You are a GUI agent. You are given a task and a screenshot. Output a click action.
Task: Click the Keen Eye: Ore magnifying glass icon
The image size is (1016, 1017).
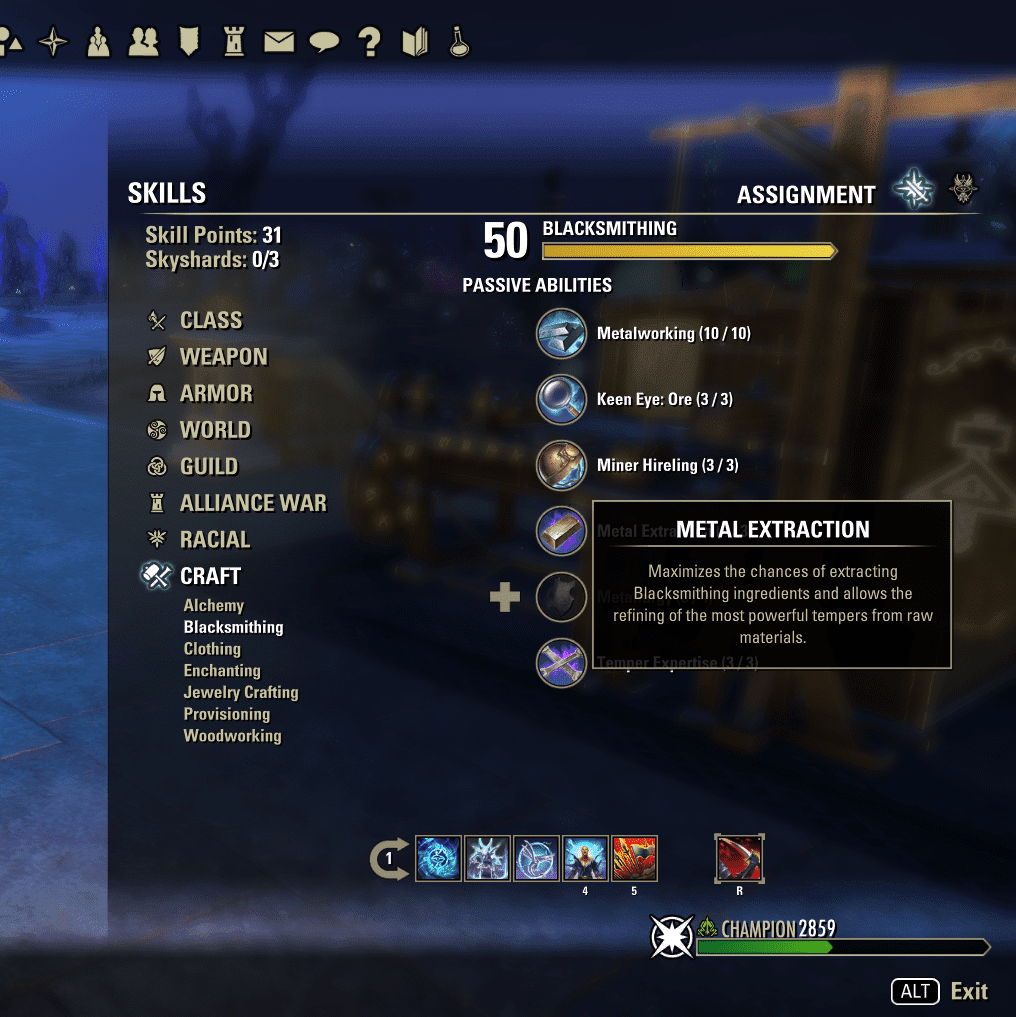click(x=562, y=399)
